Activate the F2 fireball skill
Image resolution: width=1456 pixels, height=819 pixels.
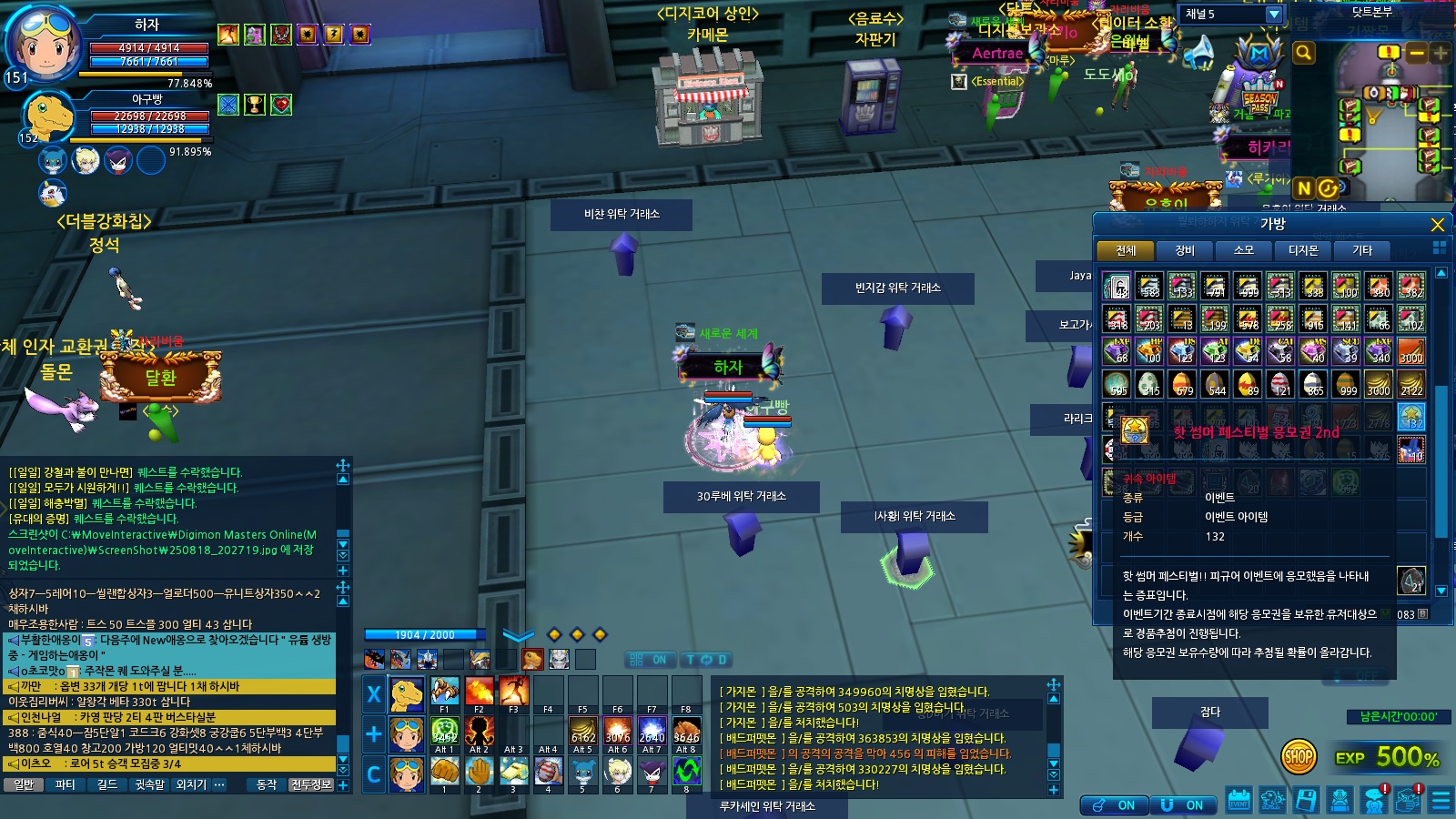[x=479, y=692]
